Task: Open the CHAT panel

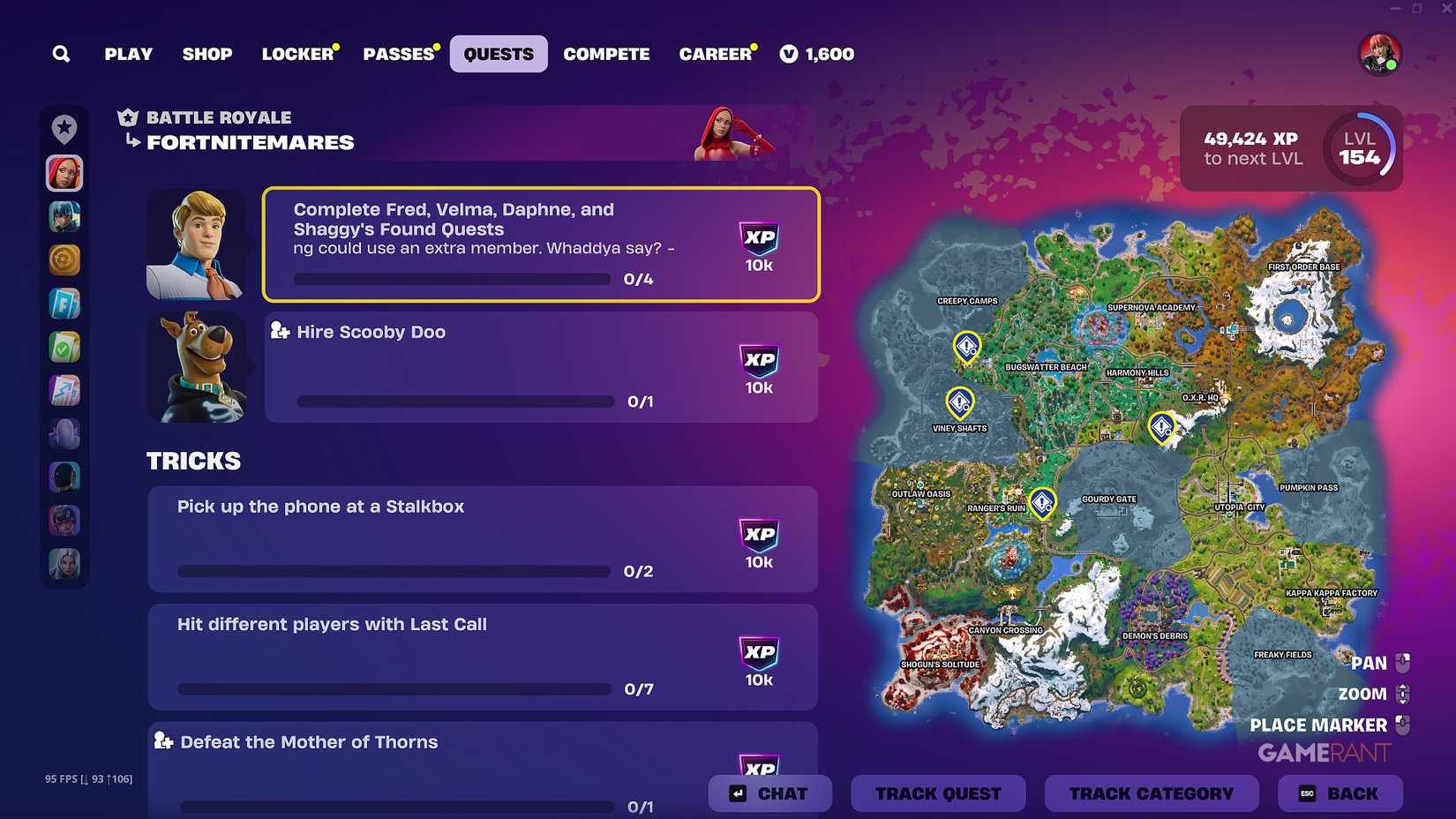Action: click(769, 793)
